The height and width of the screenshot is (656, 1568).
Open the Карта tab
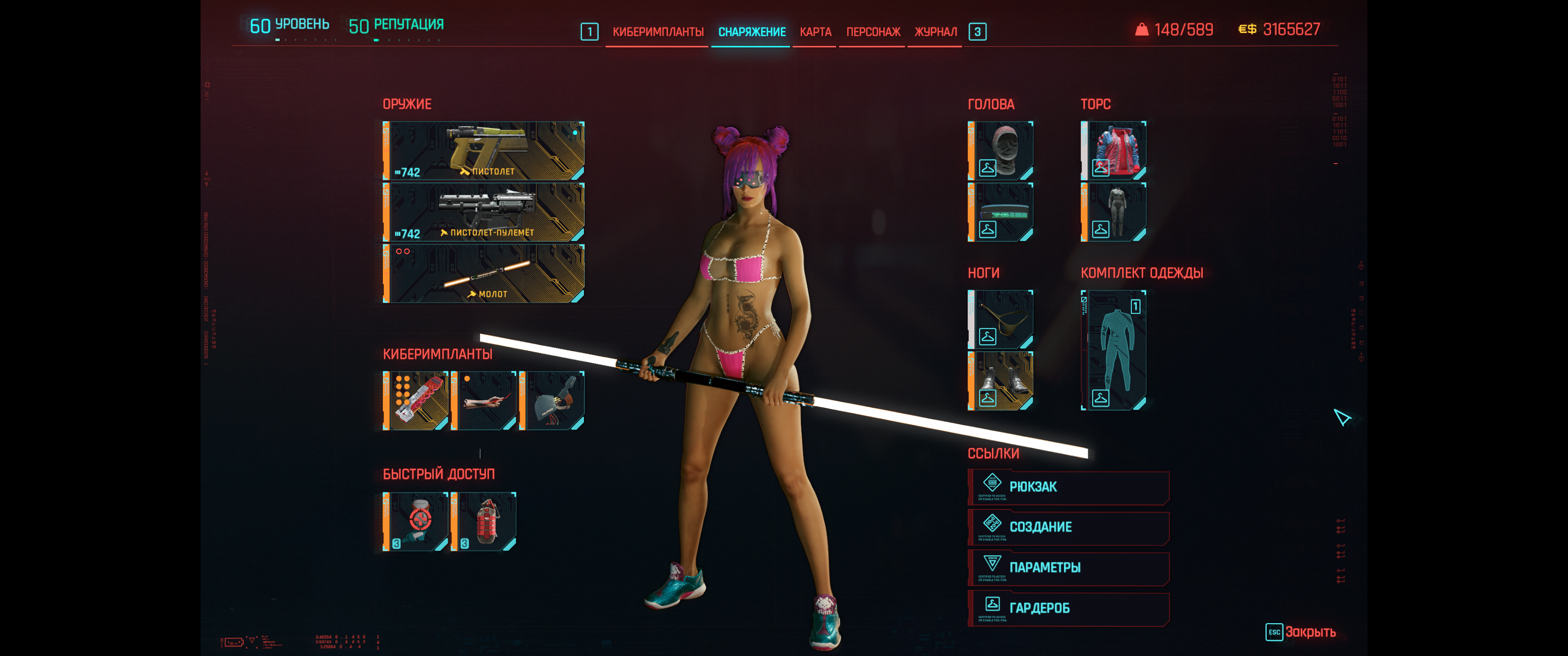tap(815, 31)
